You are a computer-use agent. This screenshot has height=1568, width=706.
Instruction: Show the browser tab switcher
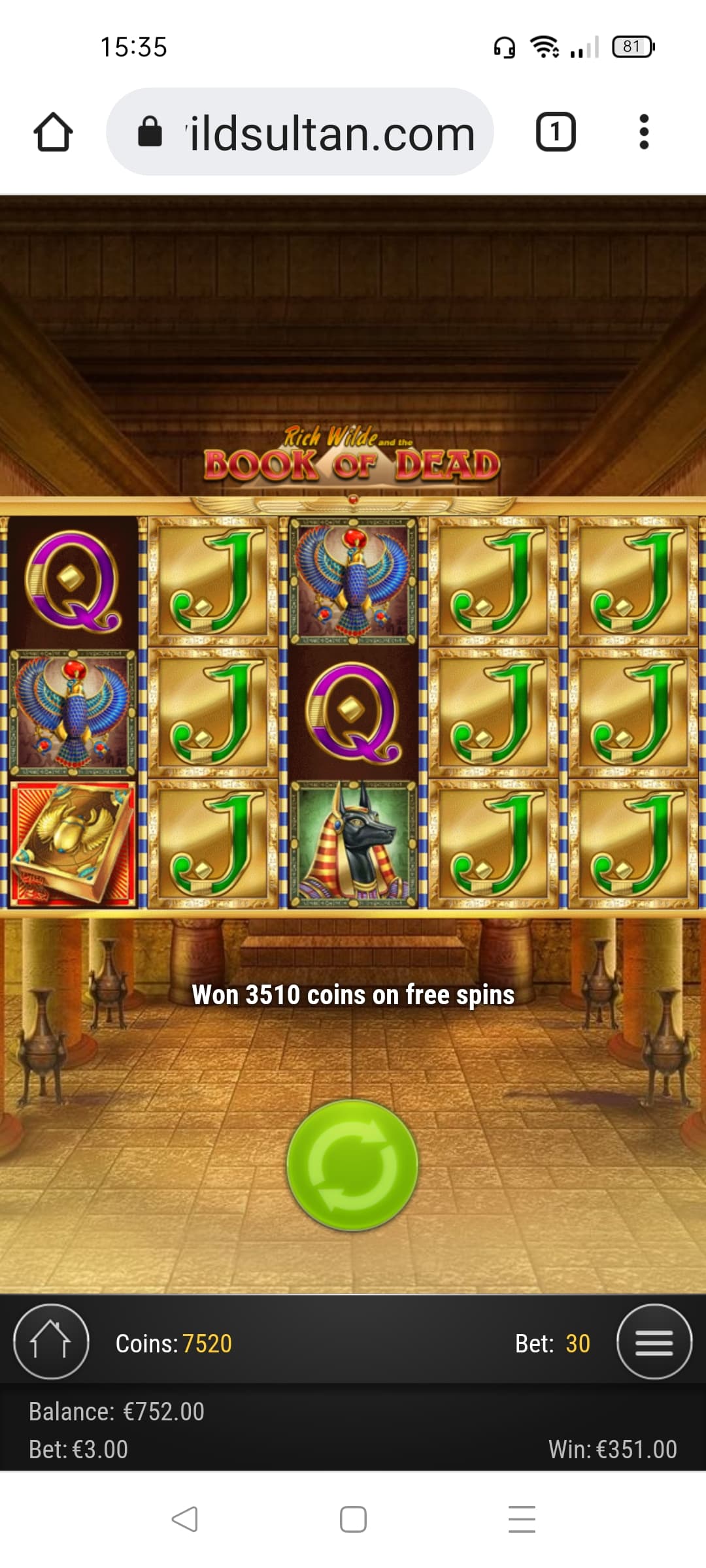[x=556, y=133]
